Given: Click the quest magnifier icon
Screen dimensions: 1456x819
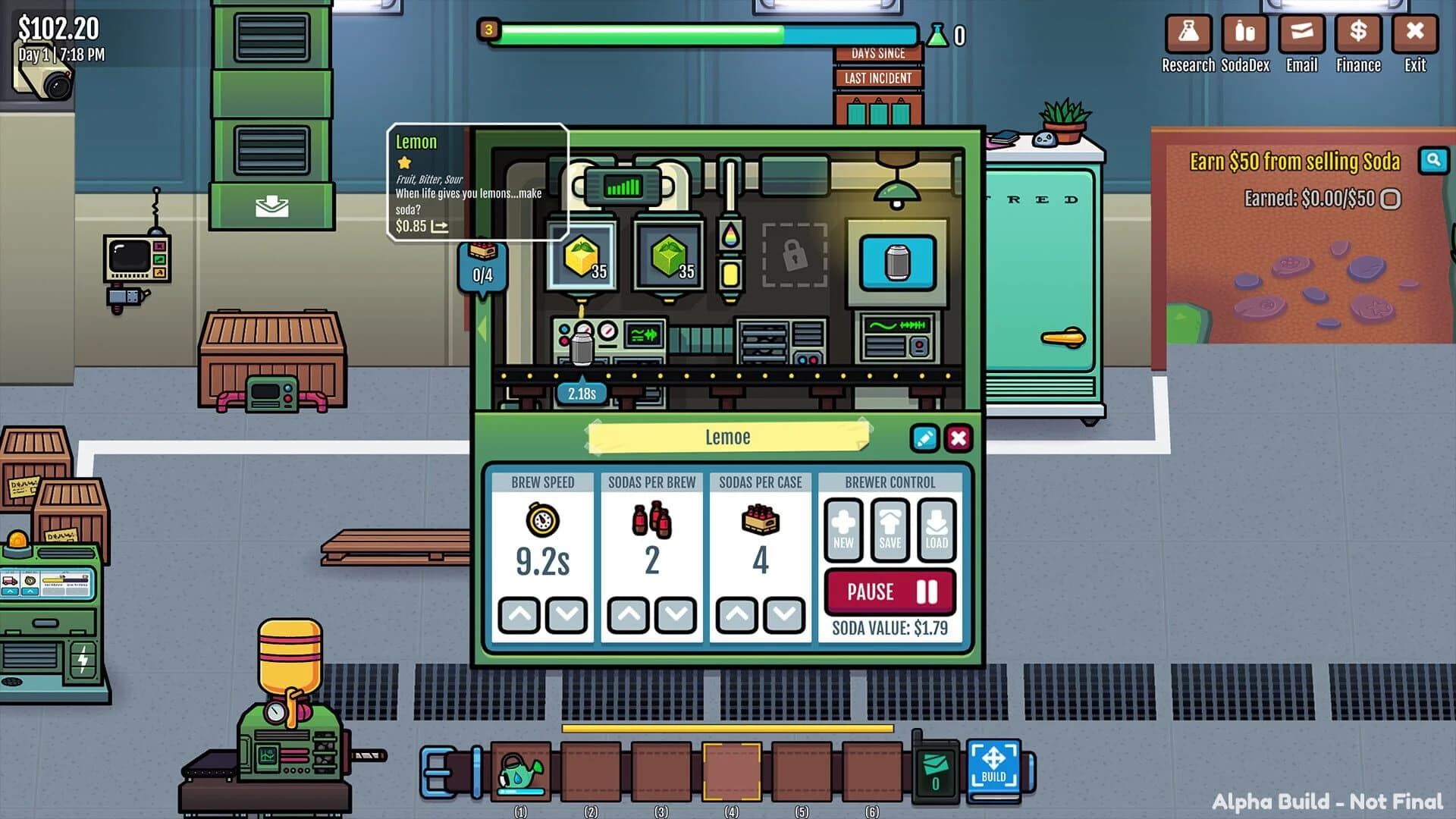Looking at the screenshot, I should pos(1433,162).
